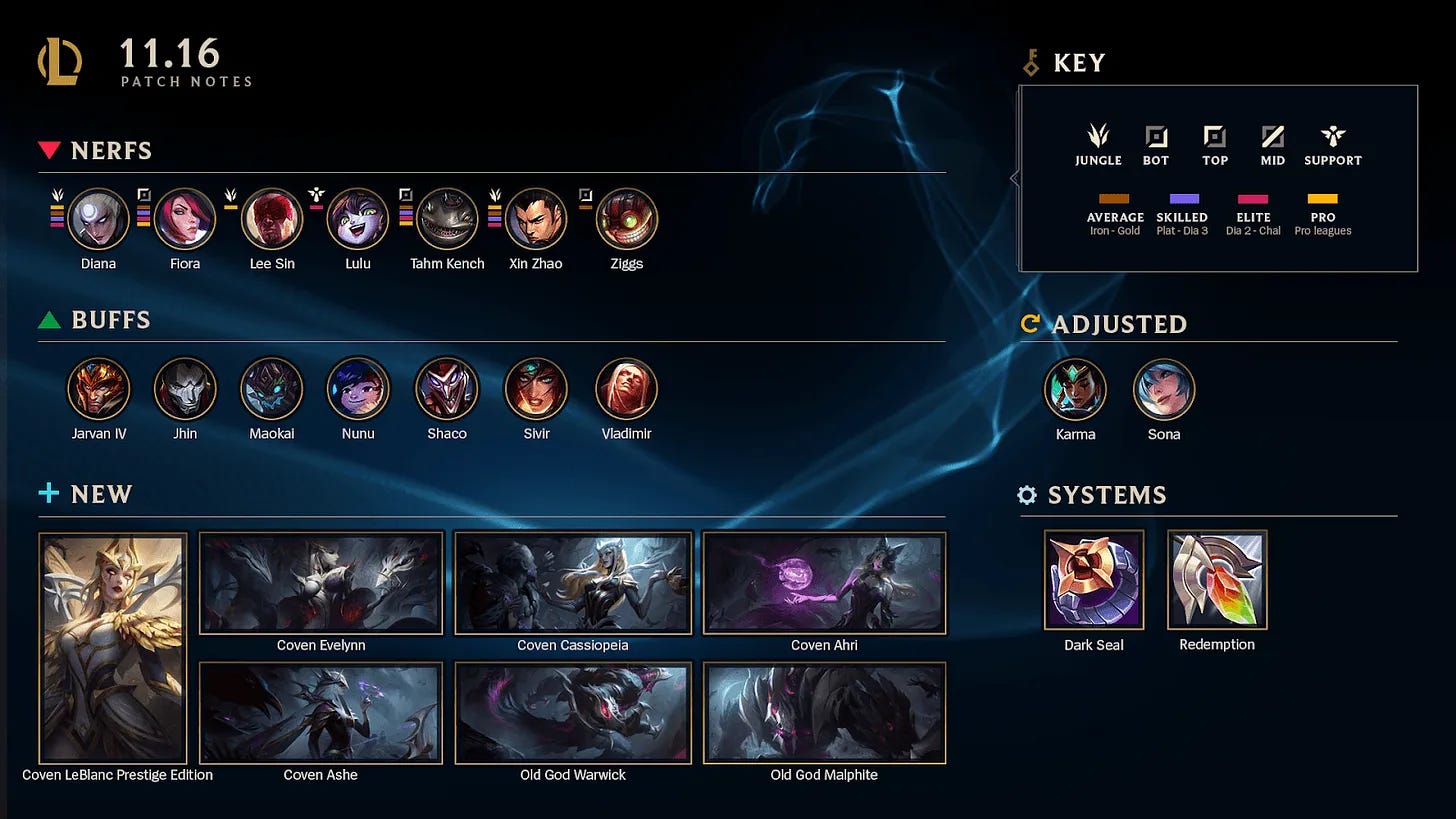Click the League of Legends logo
This screenshot has height=819, width=1456.
(60, 62)
